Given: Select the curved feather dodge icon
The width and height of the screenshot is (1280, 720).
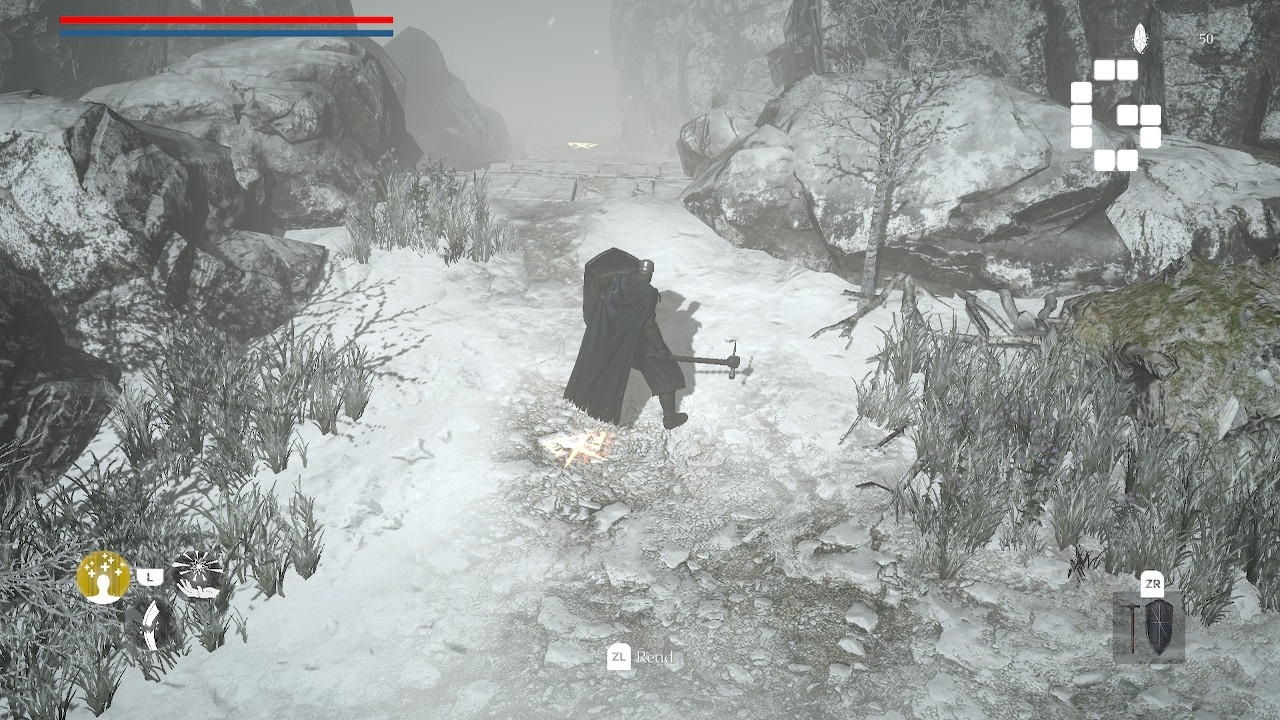Looking at the screenshot, I should tap(150, 626).
